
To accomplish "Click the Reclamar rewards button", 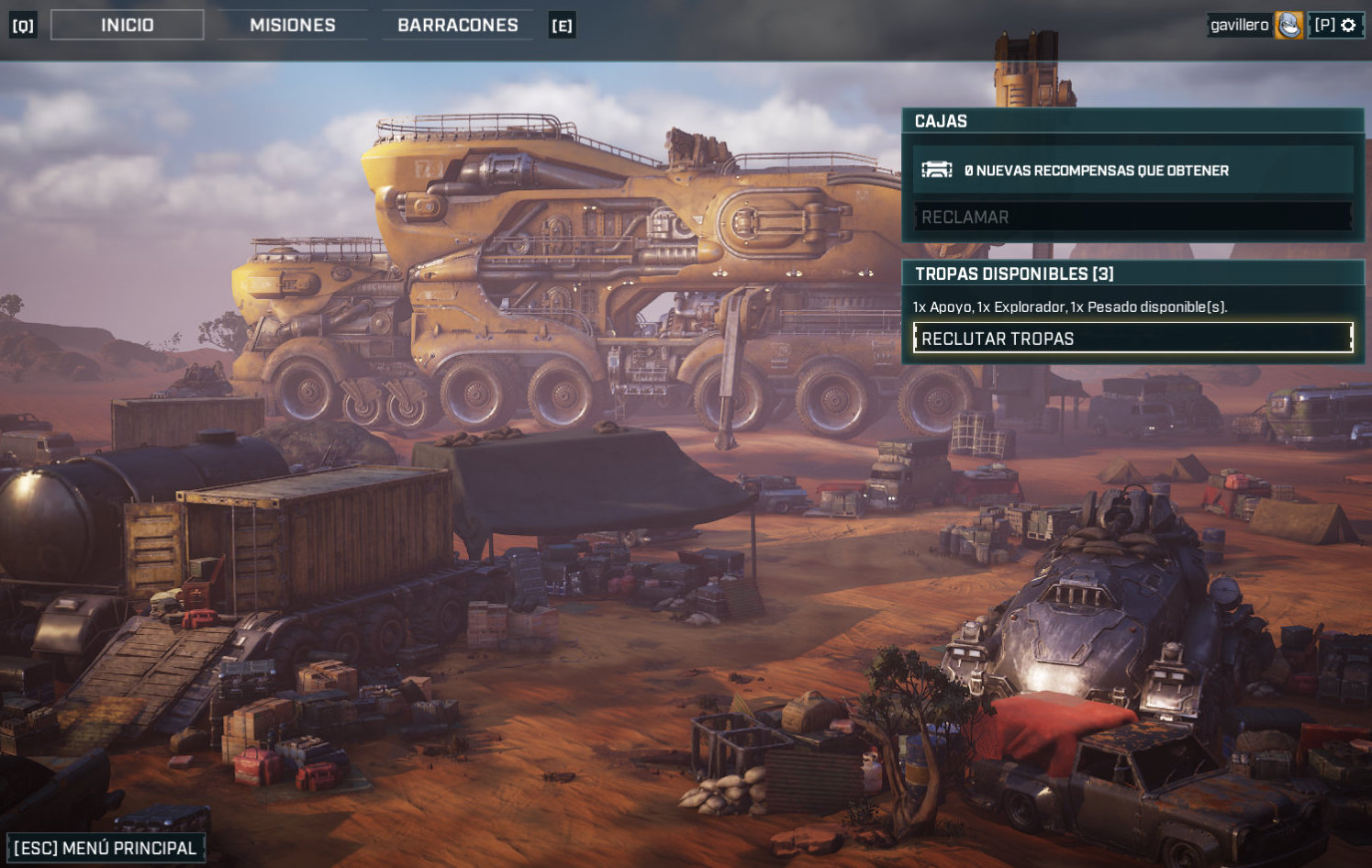I will tap(1132, 217).
